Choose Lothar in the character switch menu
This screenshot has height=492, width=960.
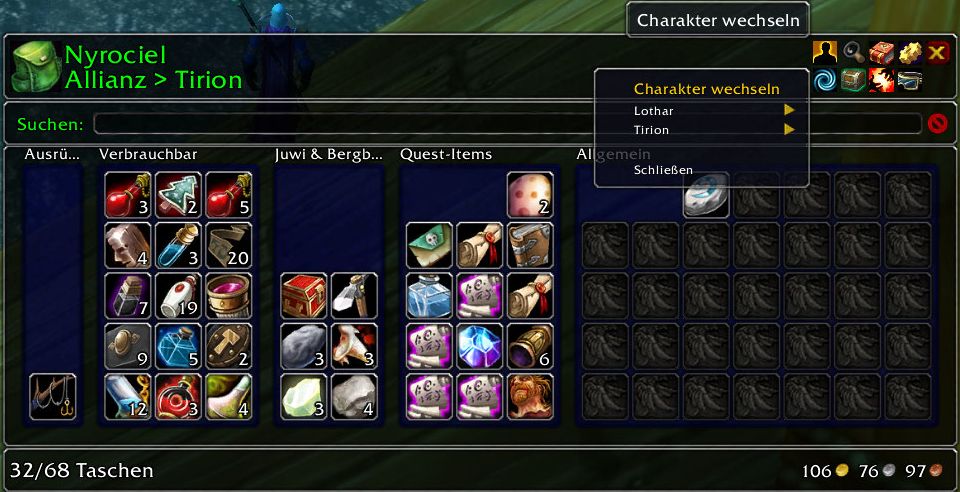tap(653, 111)
